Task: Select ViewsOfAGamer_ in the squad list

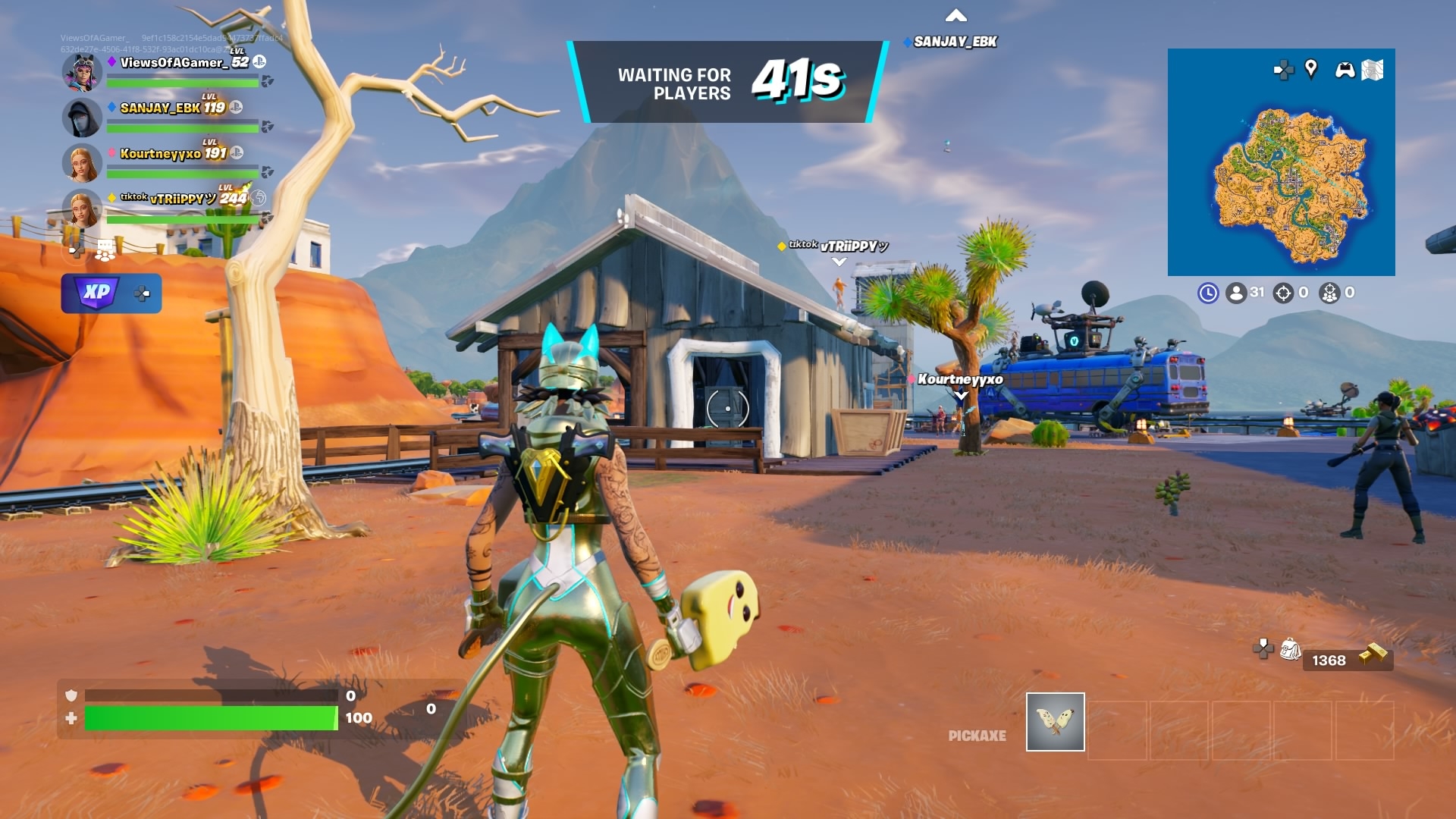Action: (x=173, y=63)
